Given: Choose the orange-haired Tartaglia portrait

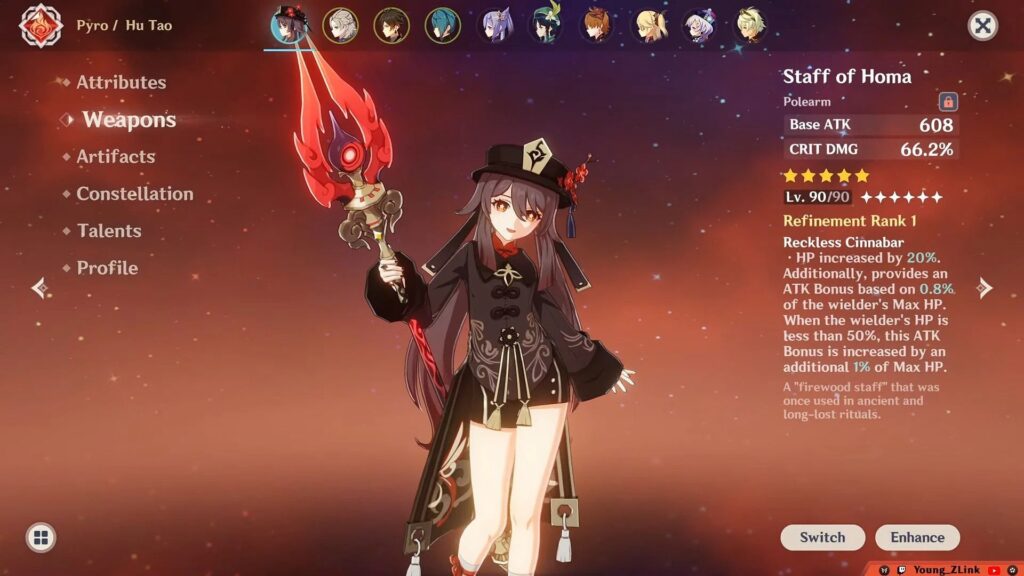Looking at the screenshot, I should [597, 25].
